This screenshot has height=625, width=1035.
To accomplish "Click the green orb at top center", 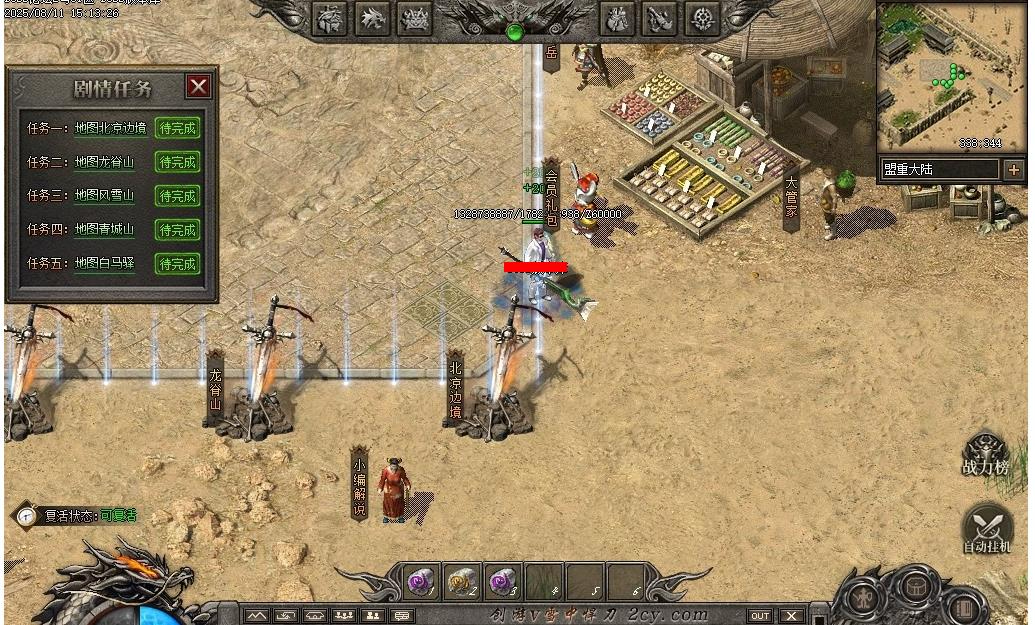I will (515, 32).
